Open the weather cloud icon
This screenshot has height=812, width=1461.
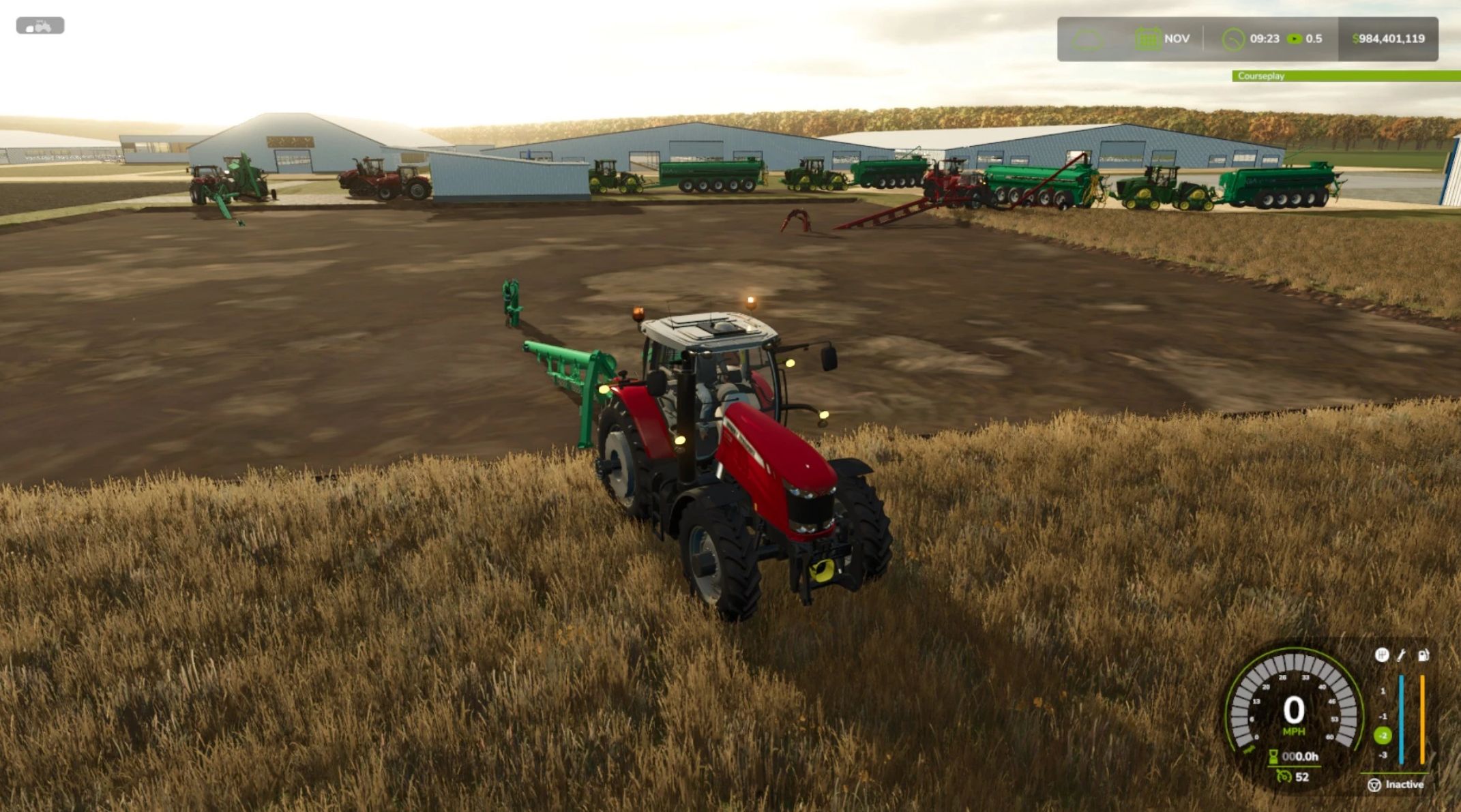[x=1087, y=40]
